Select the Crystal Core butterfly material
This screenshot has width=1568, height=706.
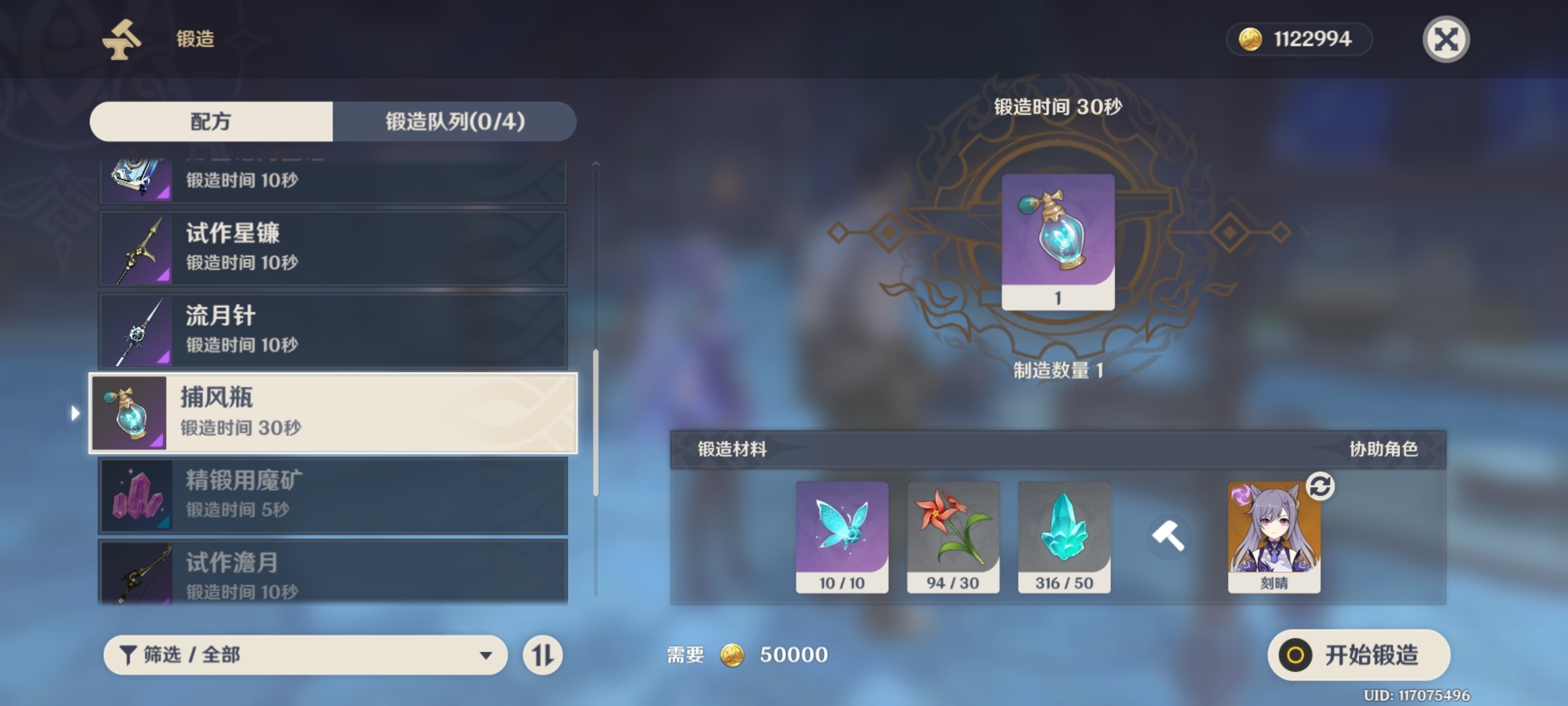click(x=841, y=536)
